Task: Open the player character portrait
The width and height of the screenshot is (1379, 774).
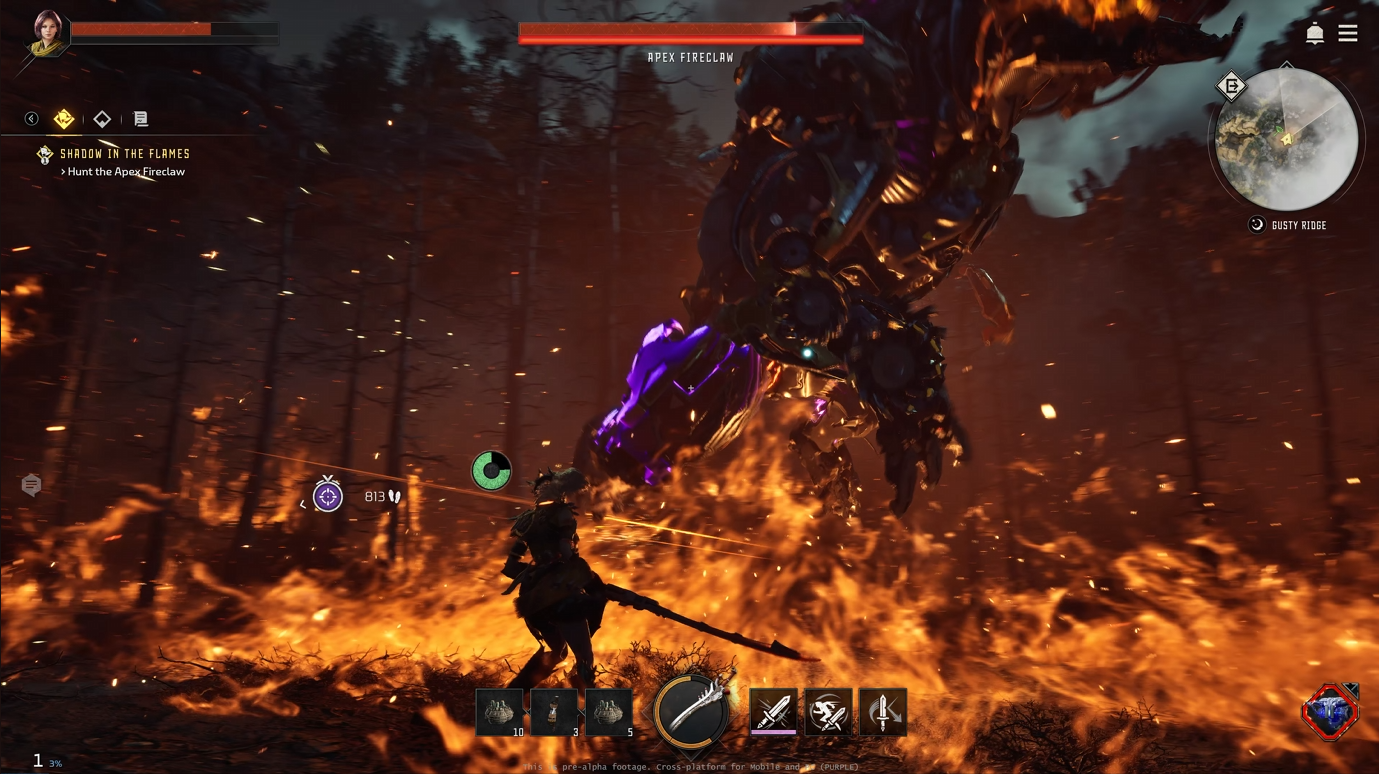Action: (47, 32)
